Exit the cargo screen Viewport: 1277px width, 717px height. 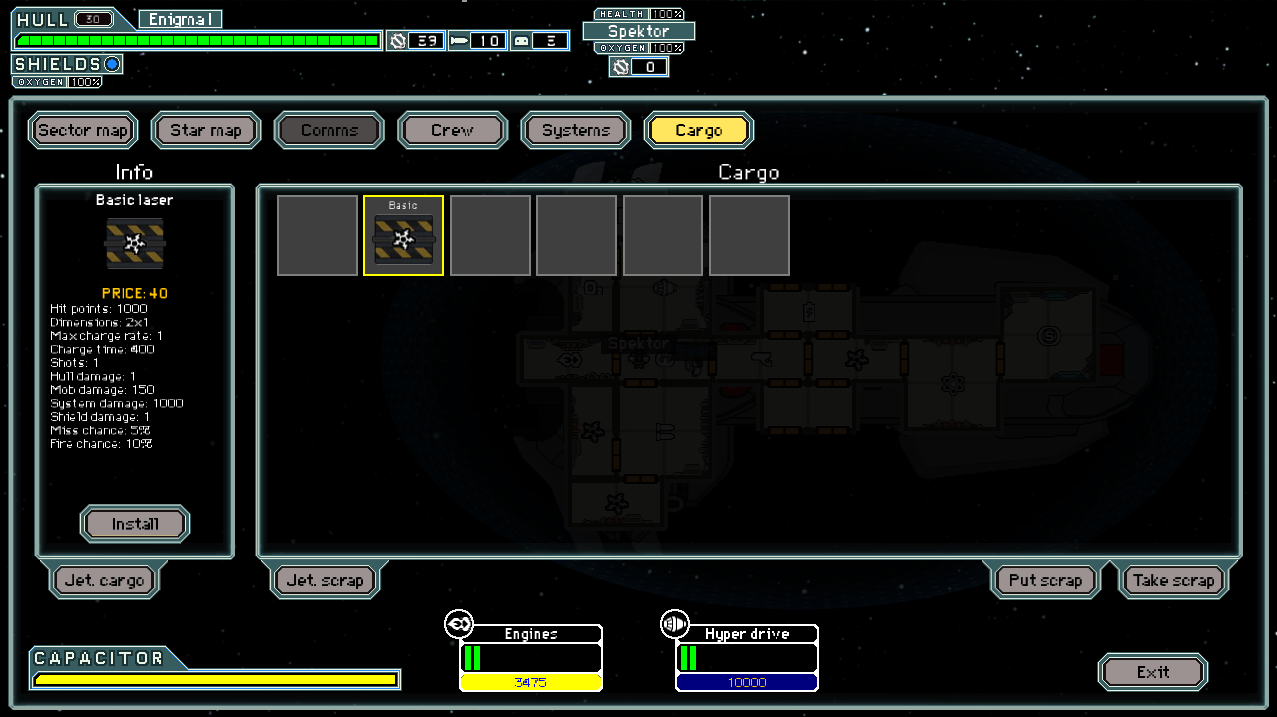1153,672
